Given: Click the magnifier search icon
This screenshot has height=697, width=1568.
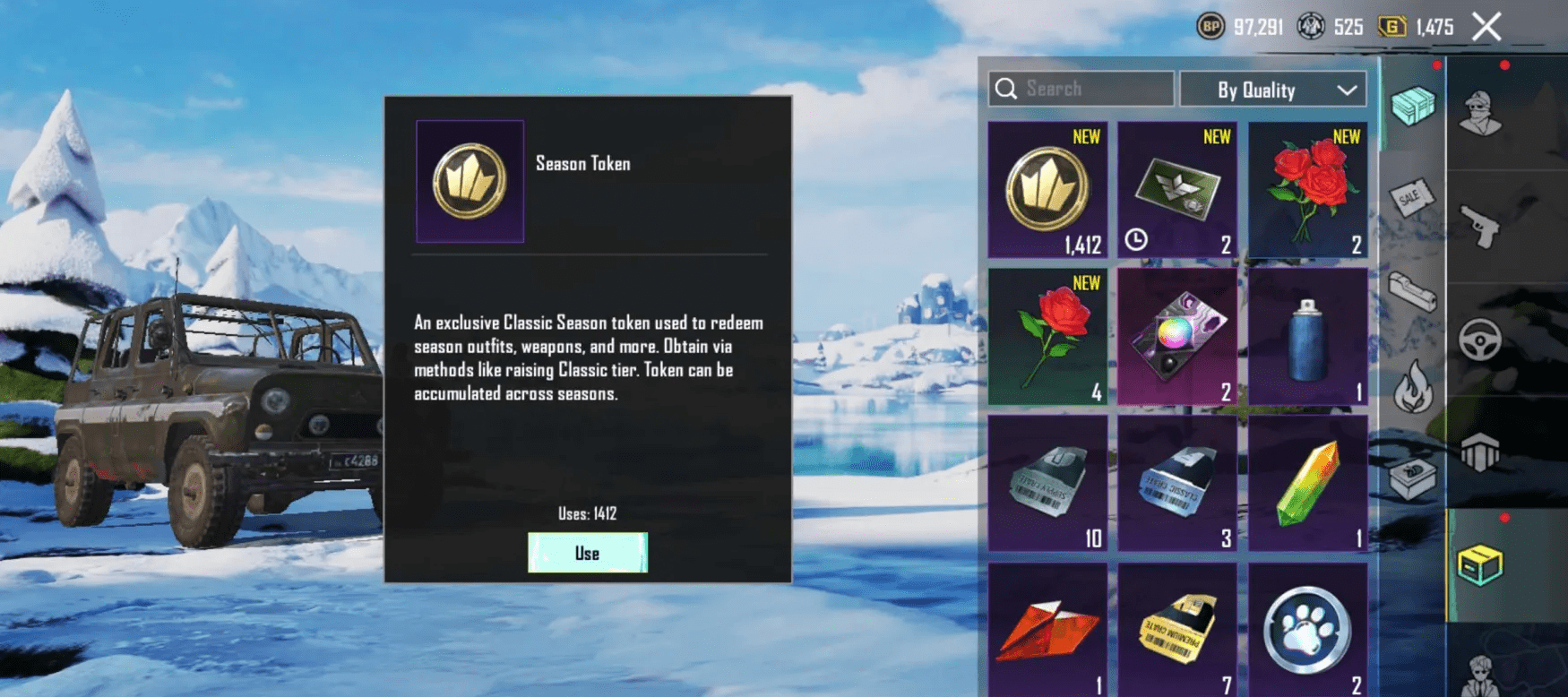Looking at the screenshot, I should (x=1008, y=88).
